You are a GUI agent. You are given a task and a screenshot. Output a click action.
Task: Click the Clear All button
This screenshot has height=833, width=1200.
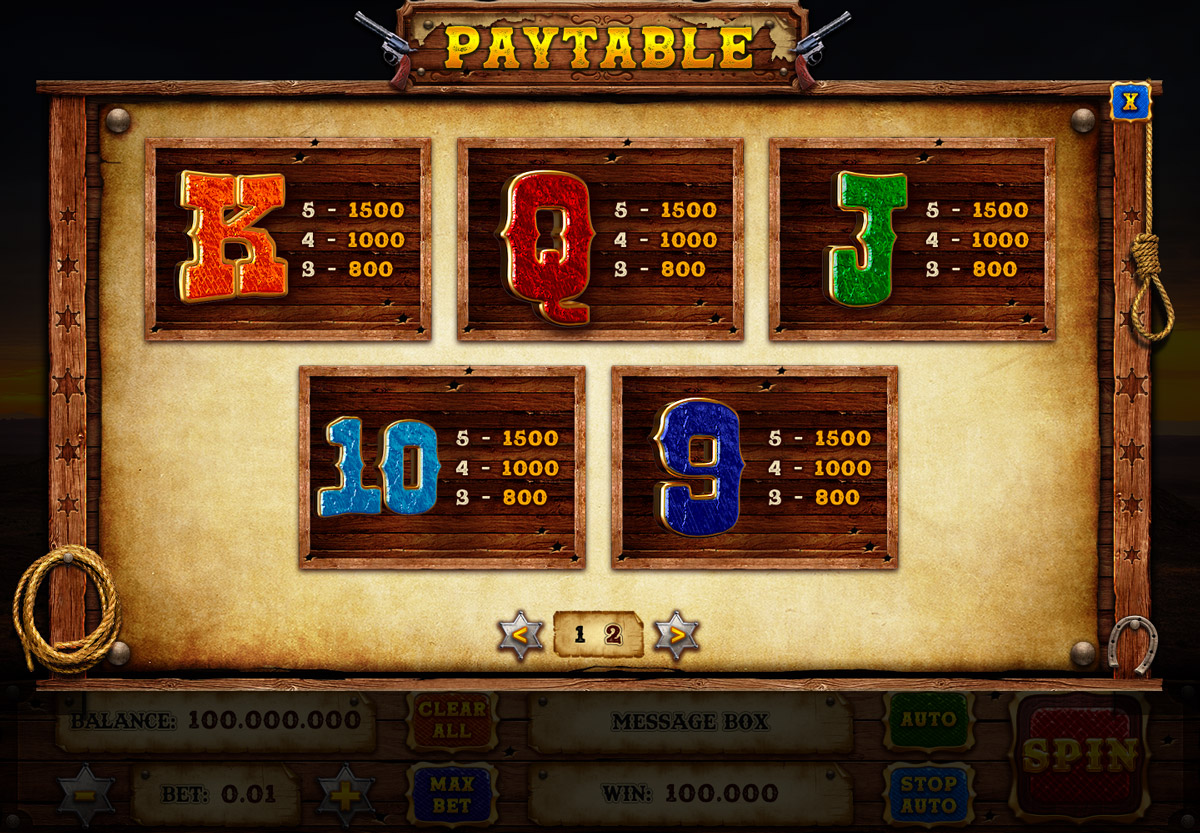[452, 720]
